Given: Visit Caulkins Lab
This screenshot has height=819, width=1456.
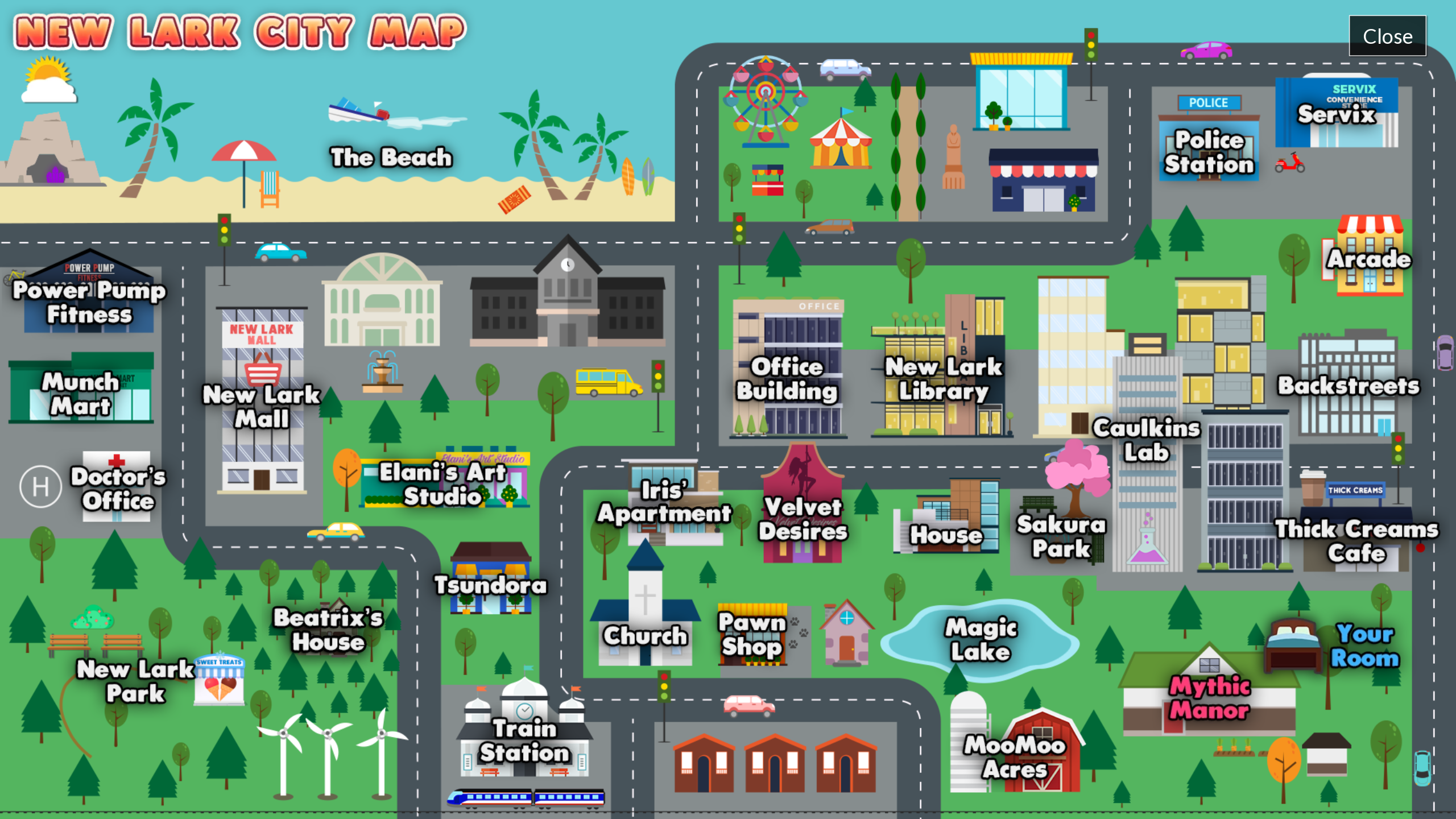Looking at the screenshot, I should point(1148,441).
